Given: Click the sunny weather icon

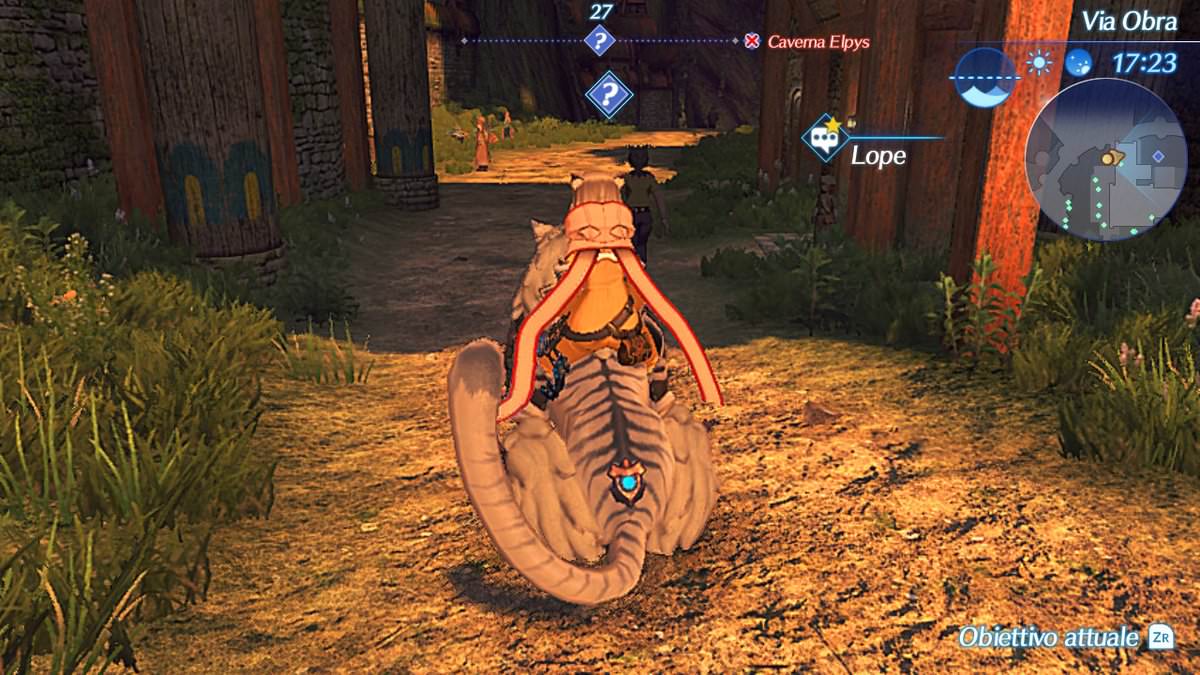Looking at the screenshot, I should click(1040, 63).
